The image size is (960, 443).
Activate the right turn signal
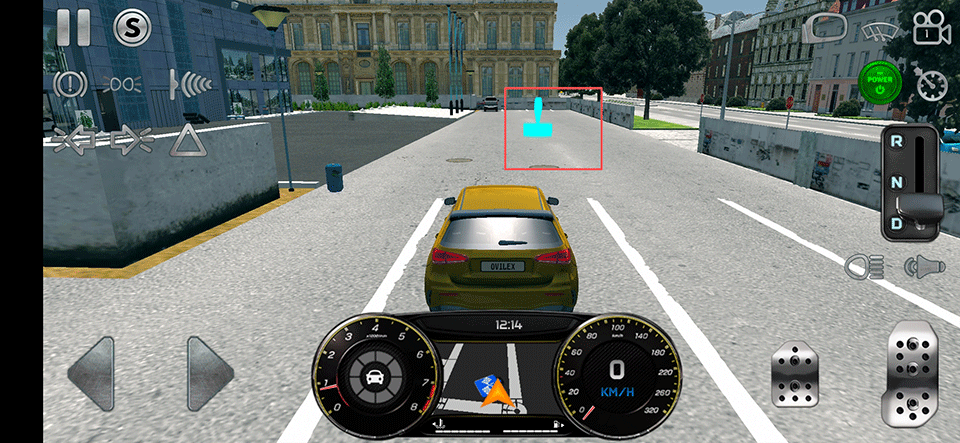pos(129,140)
